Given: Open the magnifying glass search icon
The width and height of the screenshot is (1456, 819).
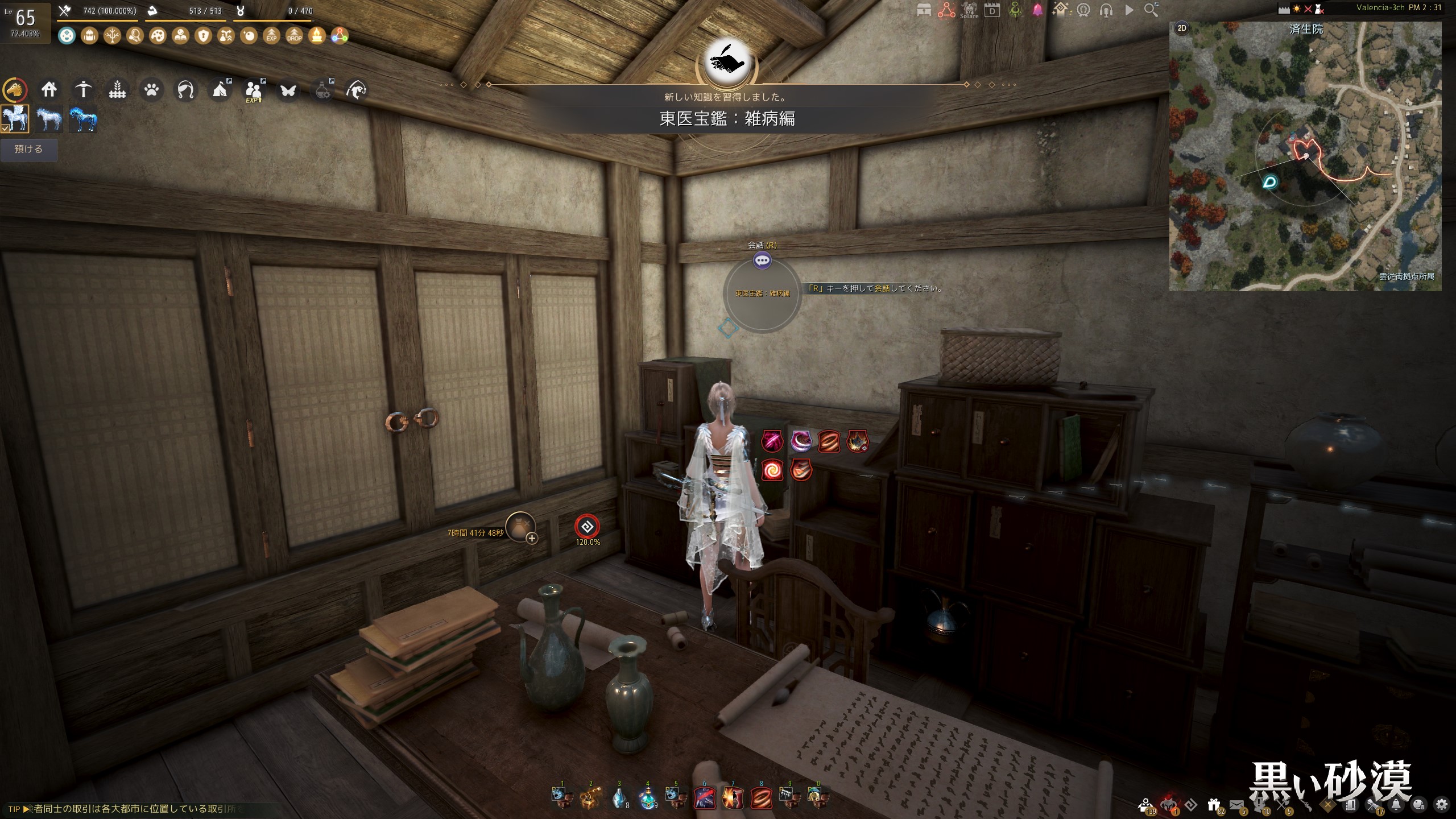Looking at the screenshot, I should pos(1151,10).
